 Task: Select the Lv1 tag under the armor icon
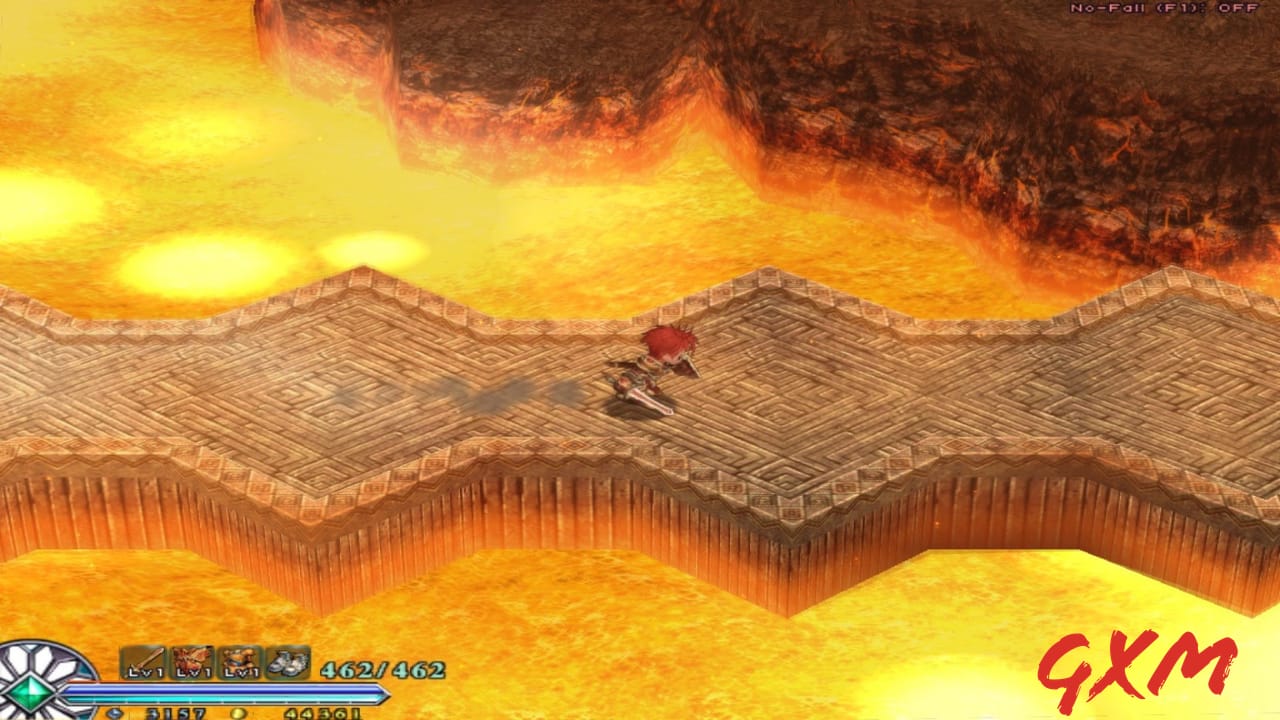pyautogui.click(x=239, y=672)
